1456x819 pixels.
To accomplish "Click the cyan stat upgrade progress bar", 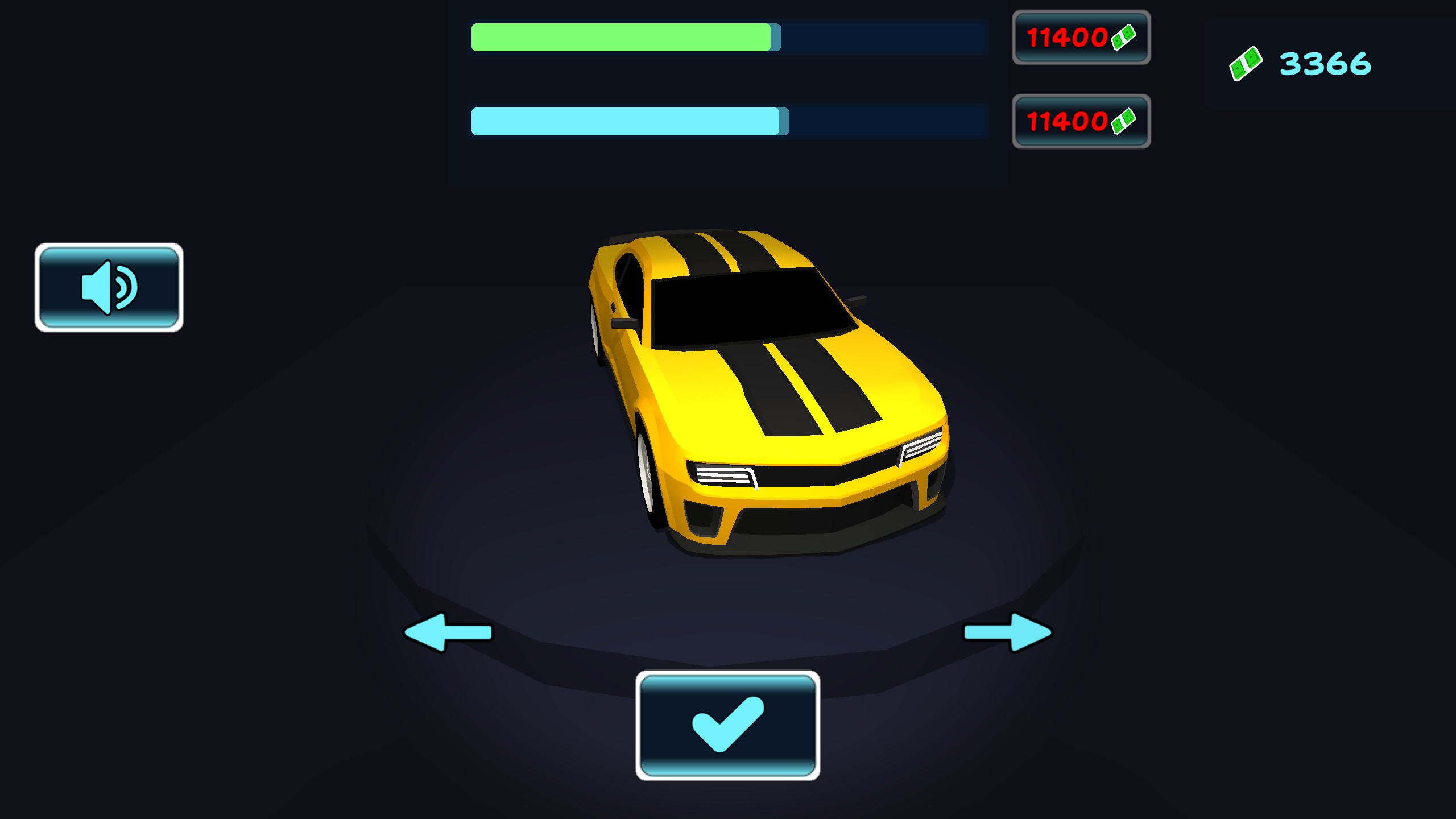I will coord(626,121).
